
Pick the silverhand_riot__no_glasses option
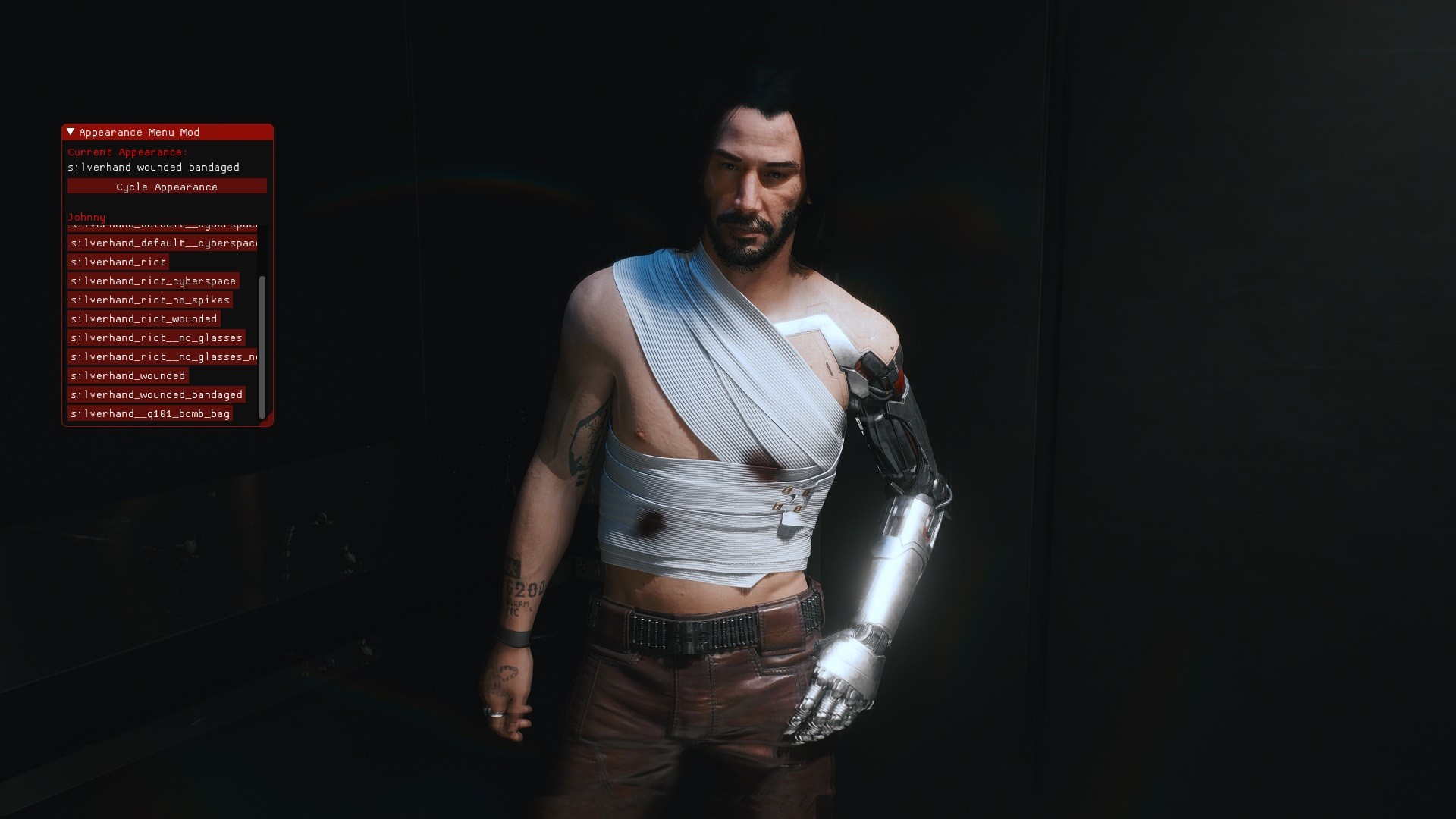tap(156, 337)
